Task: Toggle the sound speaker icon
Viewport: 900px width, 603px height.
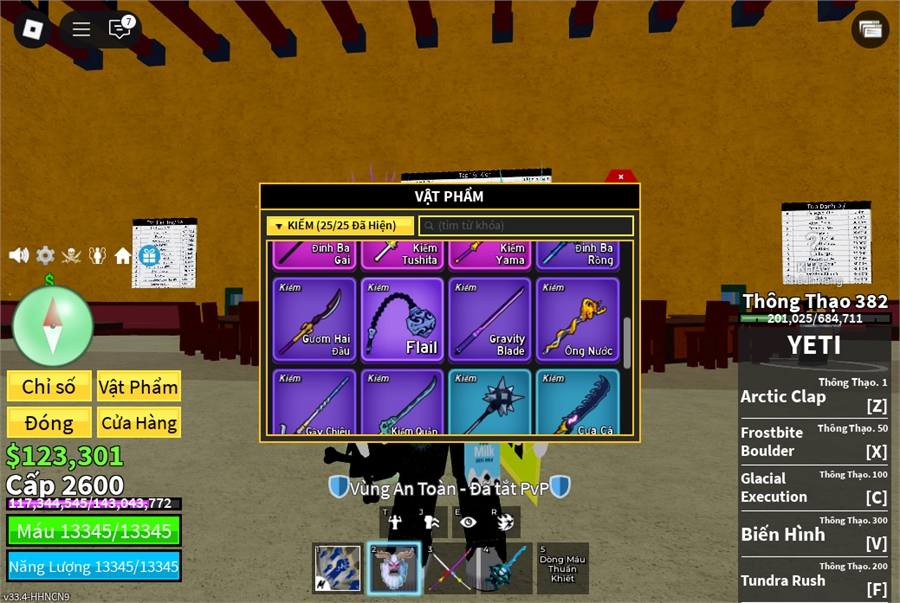Action: tap(18, 255)
